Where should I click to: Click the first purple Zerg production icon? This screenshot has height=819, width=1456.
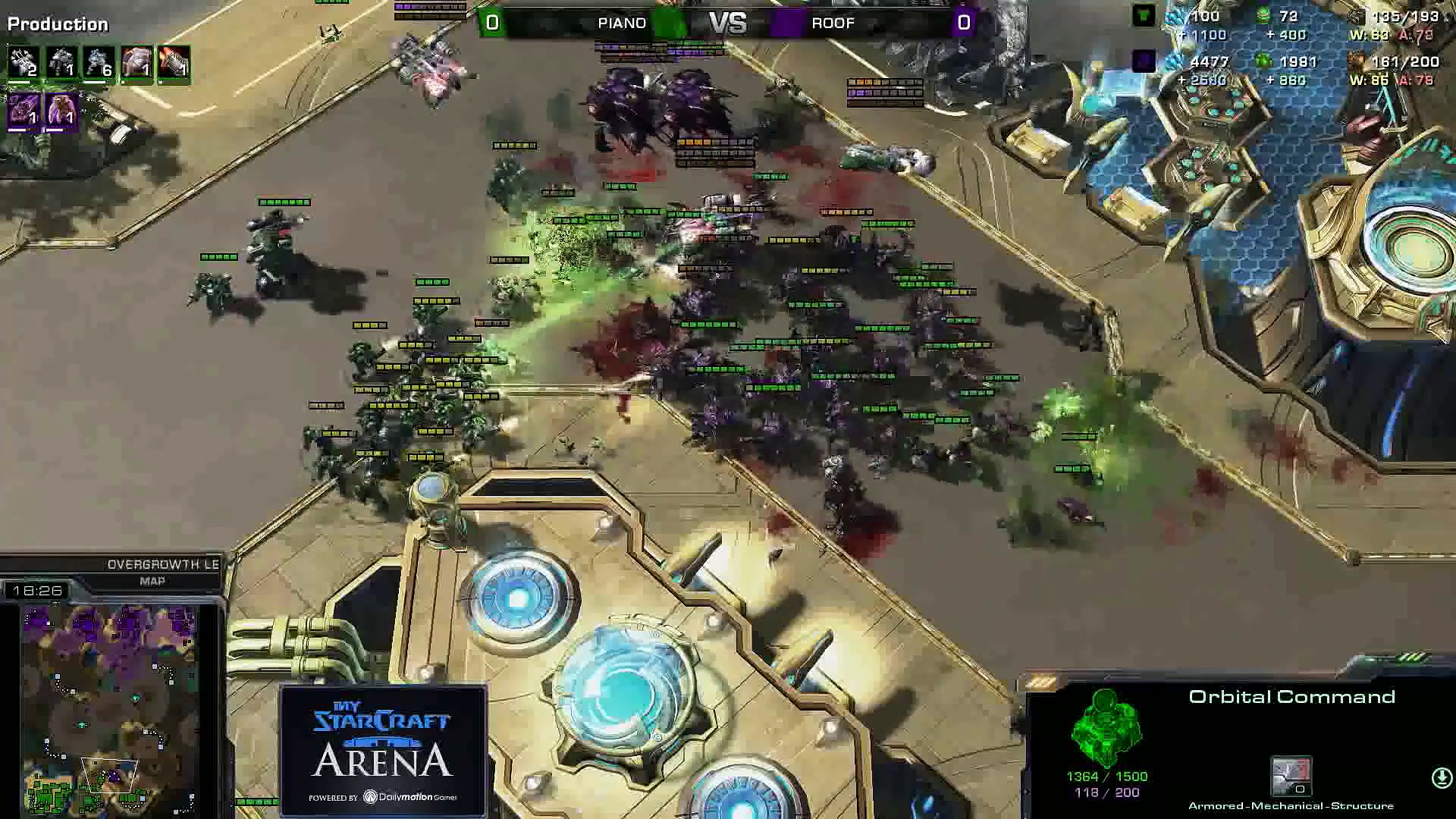click(24, 111)
